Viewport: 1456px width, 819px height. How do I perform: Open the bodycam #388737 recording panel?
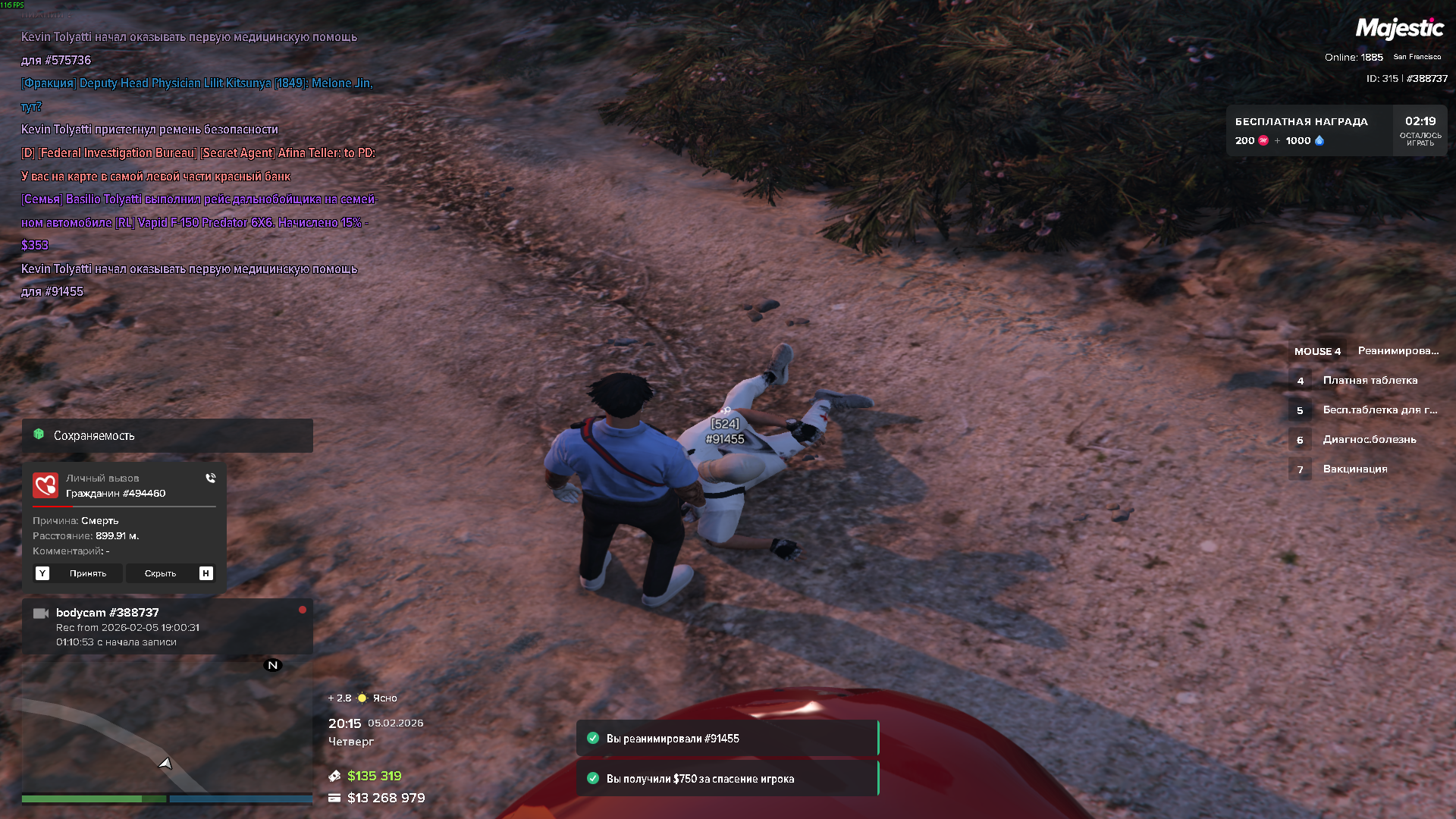click(167, 626)
